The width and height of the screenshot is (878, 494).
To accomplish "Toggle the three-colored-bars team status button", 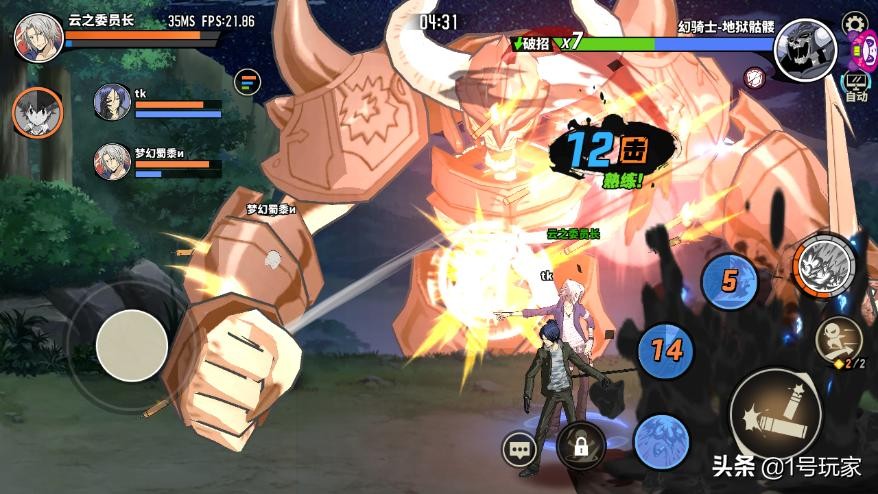I will tap(247, 82).
